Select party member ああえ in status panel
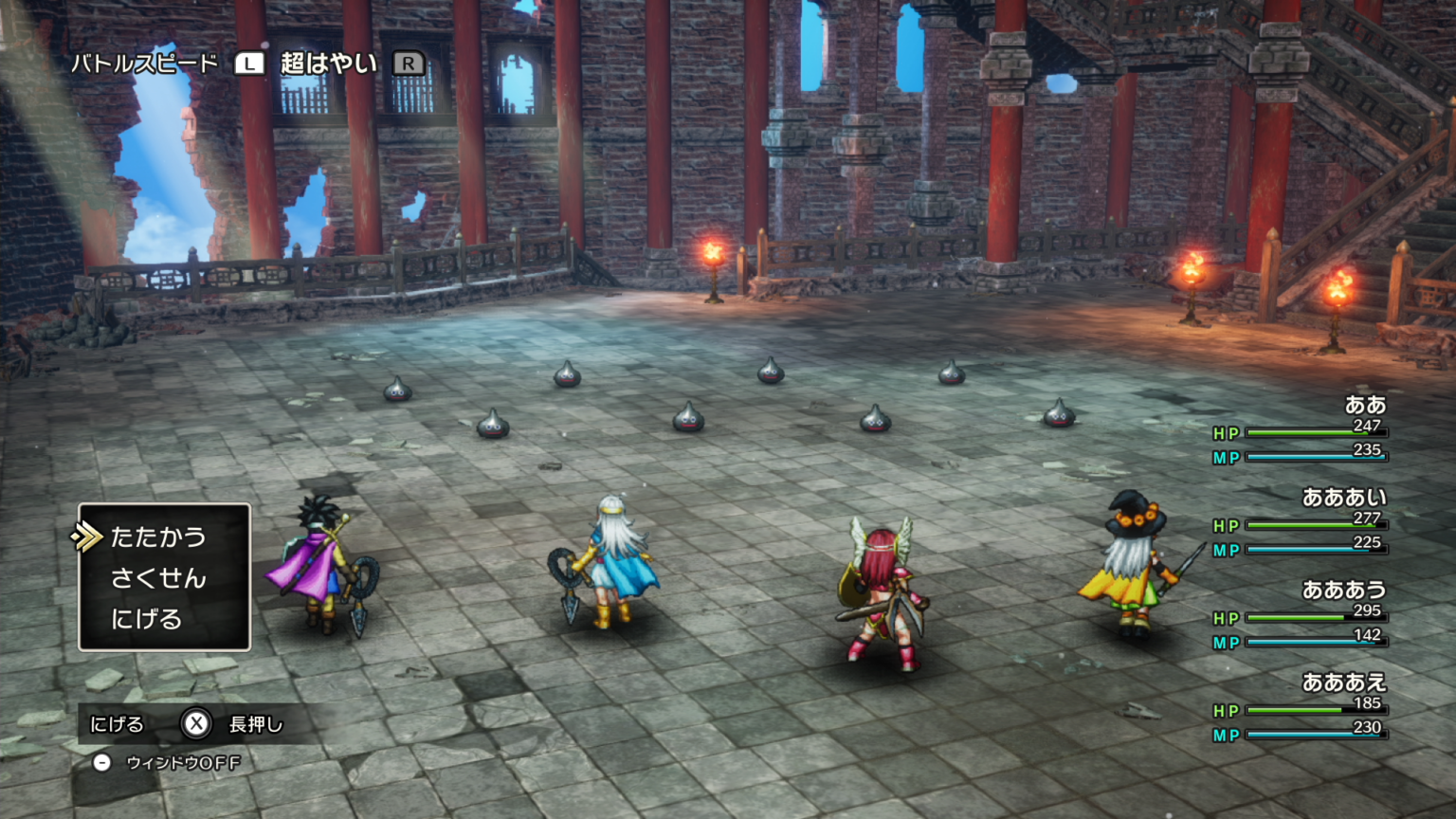The image size is (1456, 819). coord(1343,682)
